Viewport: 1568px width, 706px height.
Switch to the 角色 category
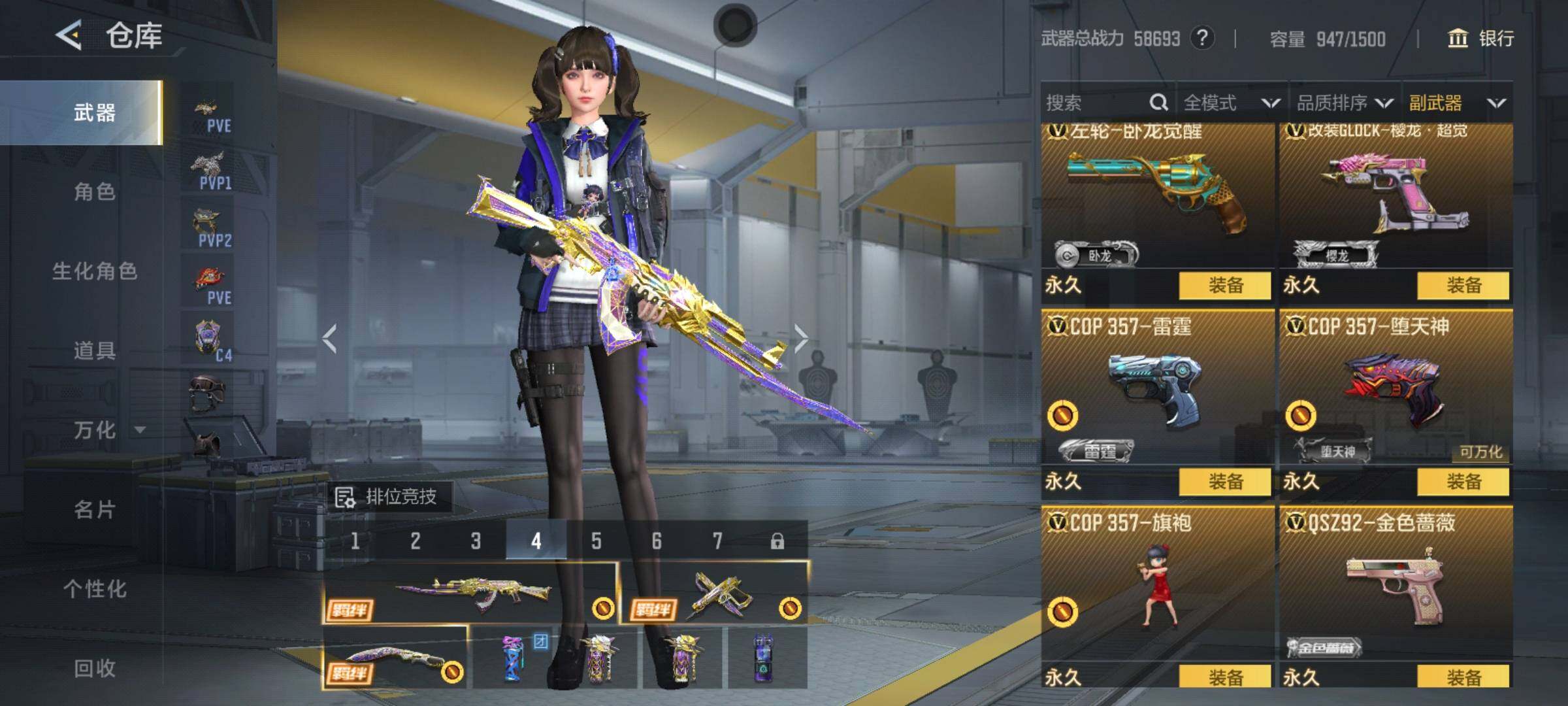(95, 192)
